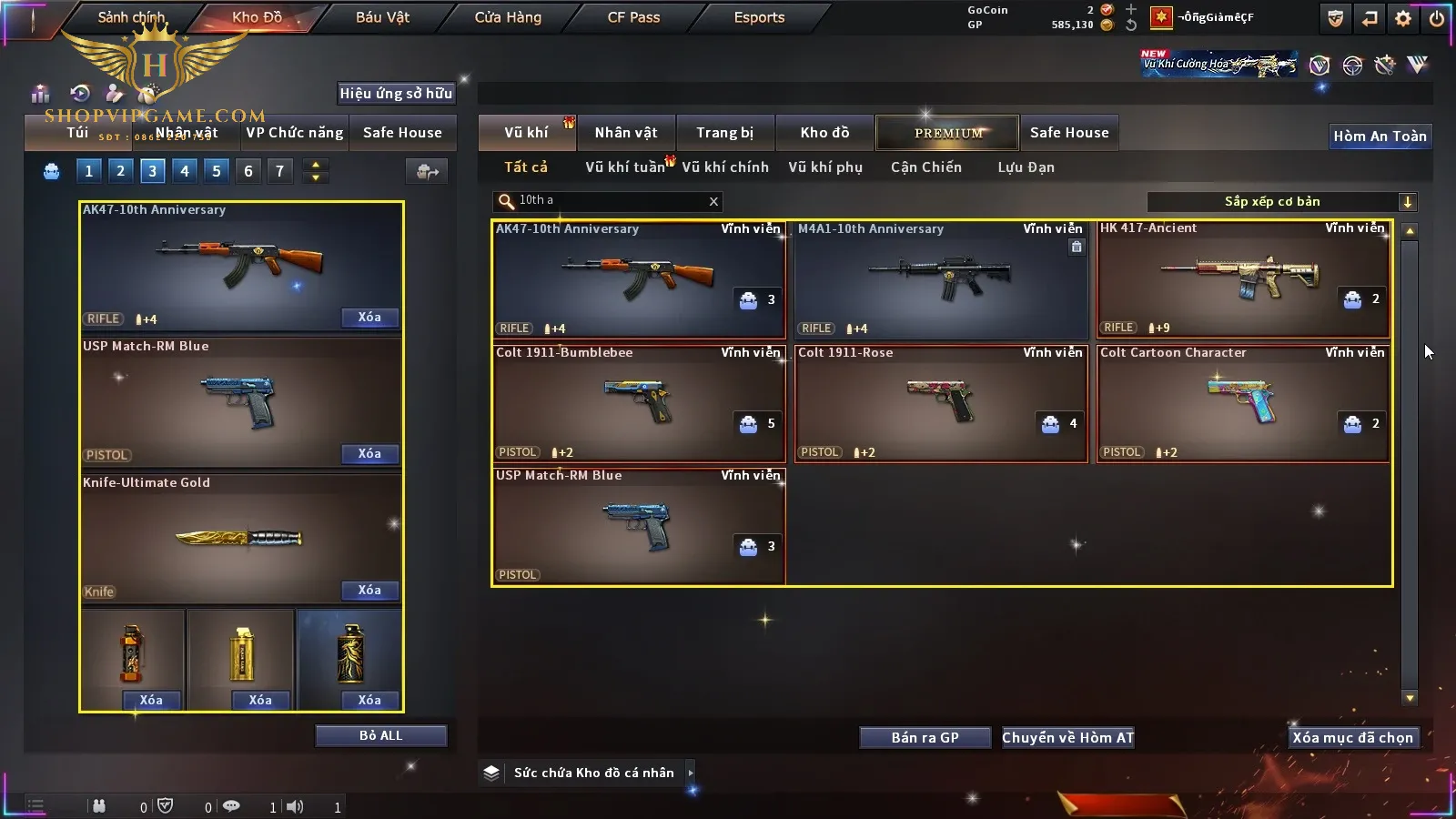Click Bán ra GP button
Image resolution: width=1456 pixels, height=819 pixels.
[925, 738]
